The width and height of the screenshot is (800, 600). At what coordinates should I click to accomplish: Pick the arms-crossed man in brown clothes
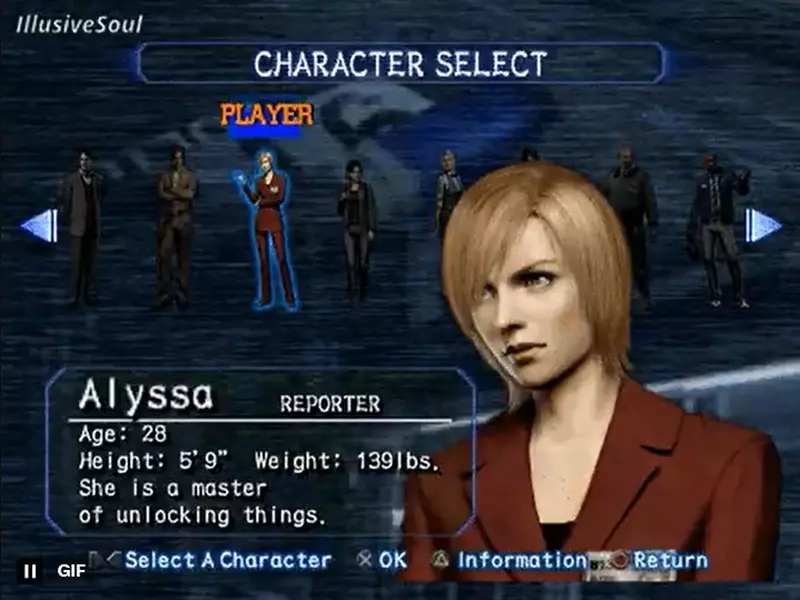click(x=177, y=225)
